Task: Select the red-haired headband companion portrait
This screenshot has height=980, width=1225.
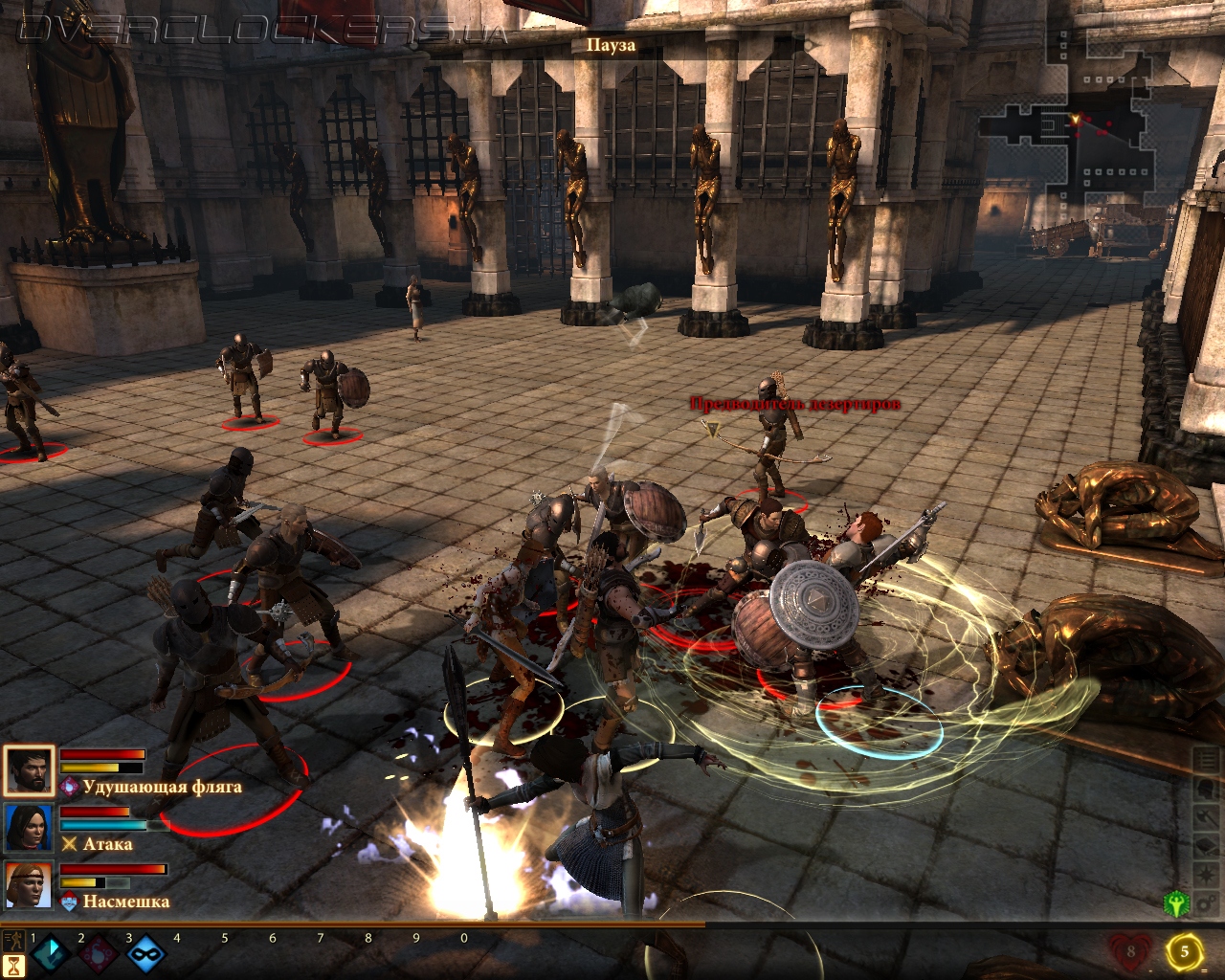Action: click(28, 886)
